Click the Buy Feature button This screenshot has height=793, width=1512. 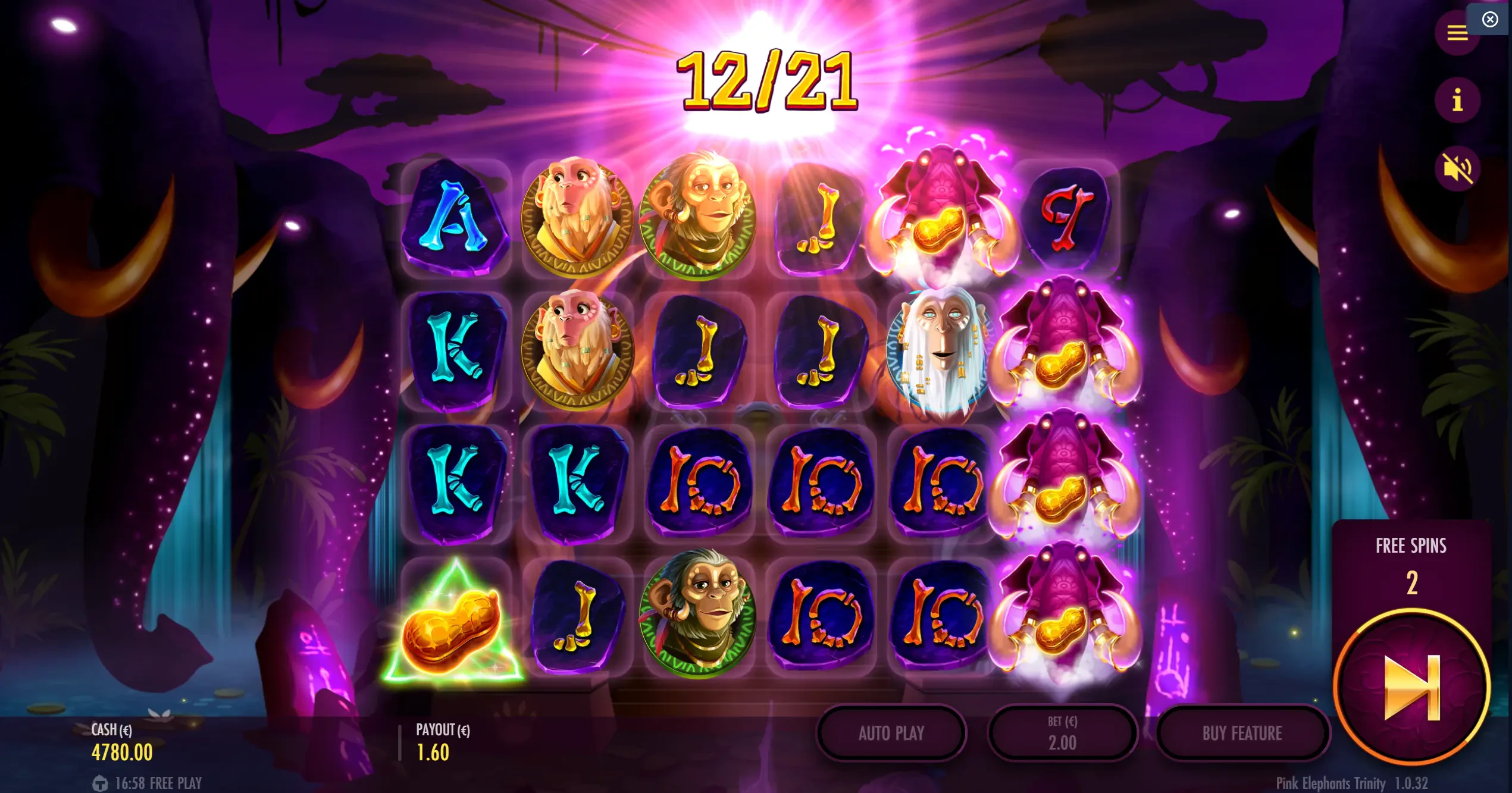click(x=1242, y=733)
